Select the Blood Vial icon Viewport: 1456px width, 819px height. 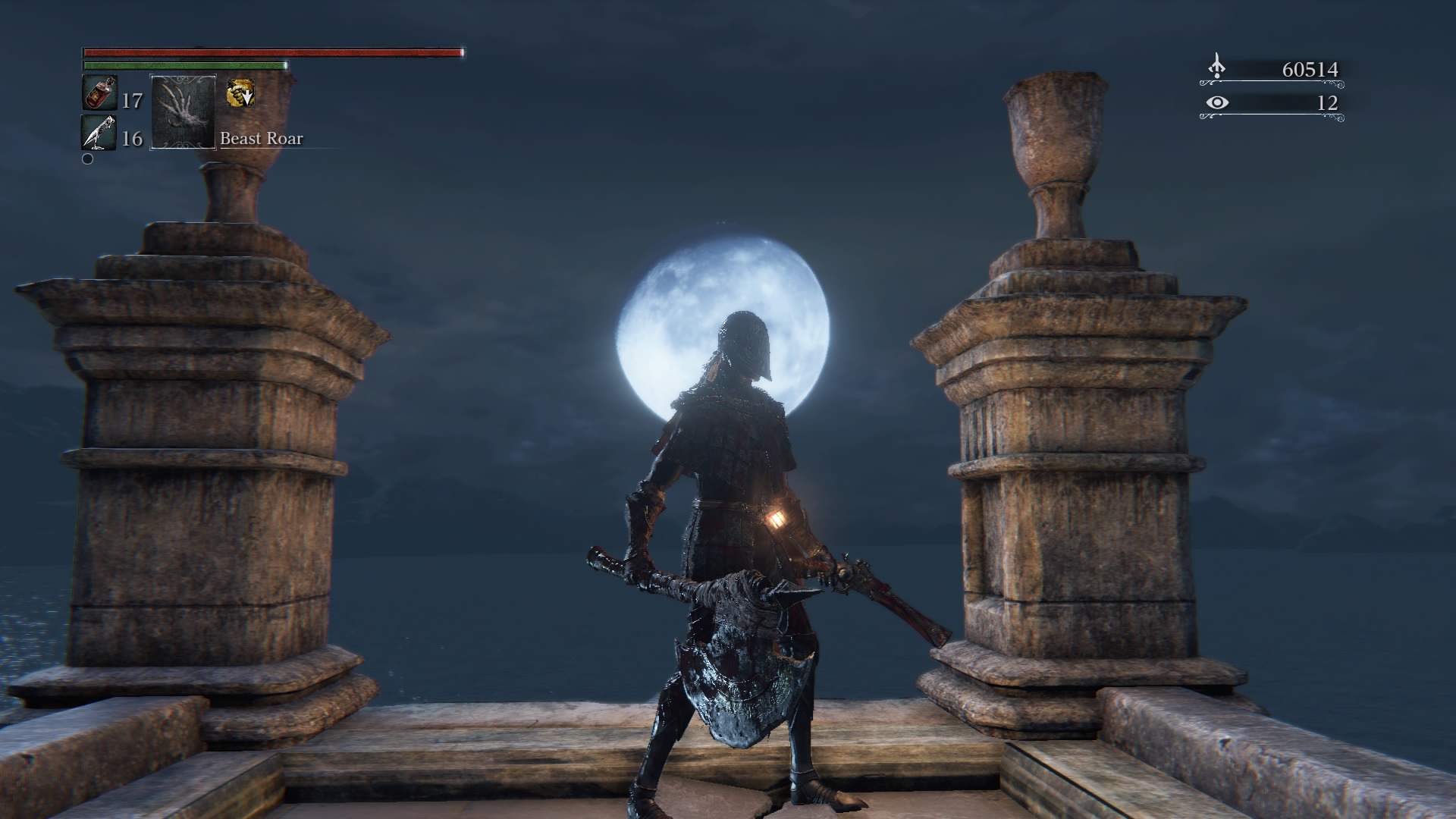(x=99, y=94)
